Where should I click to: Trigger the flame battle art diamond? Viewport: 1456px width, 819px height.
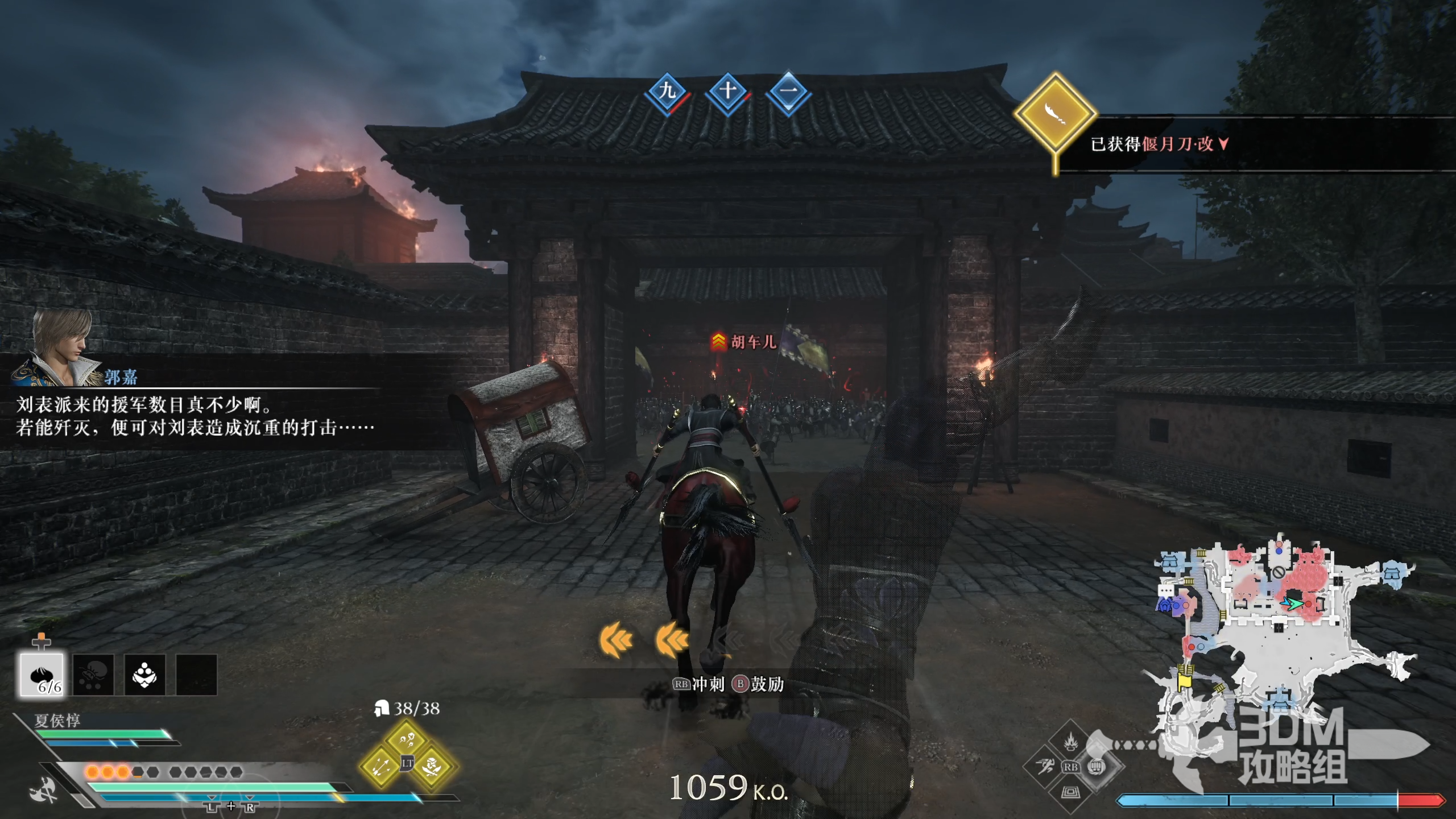pos(1070,742)
